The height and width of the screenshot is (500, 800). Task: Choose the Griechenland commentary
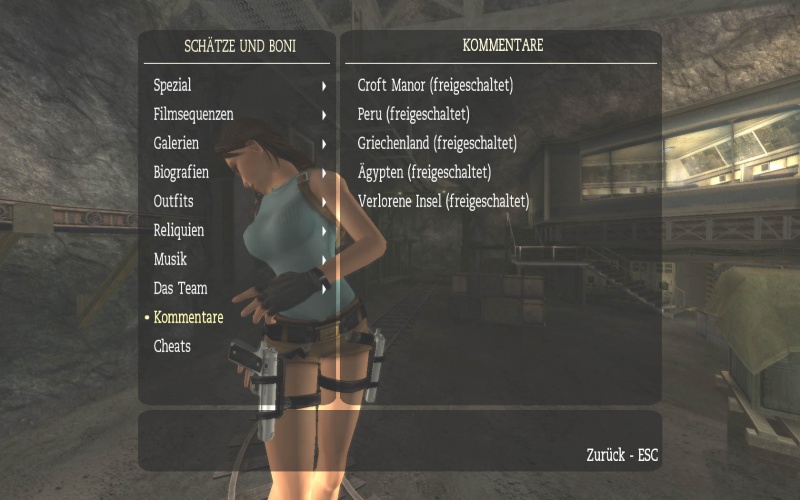point(437,144)
